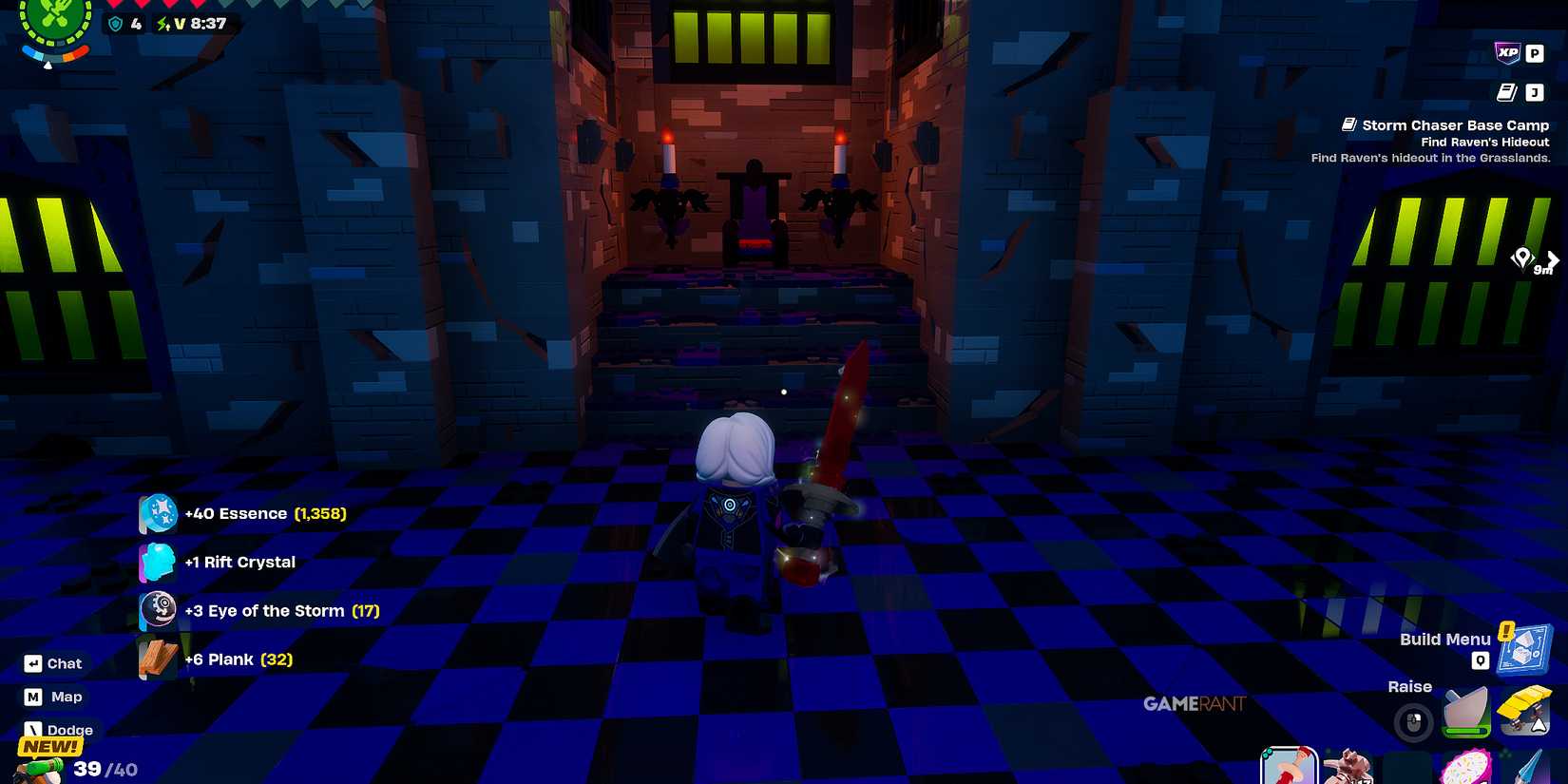
Task: Expand the quest chevron beside the waypoint
Action: tap(1555, 259)
